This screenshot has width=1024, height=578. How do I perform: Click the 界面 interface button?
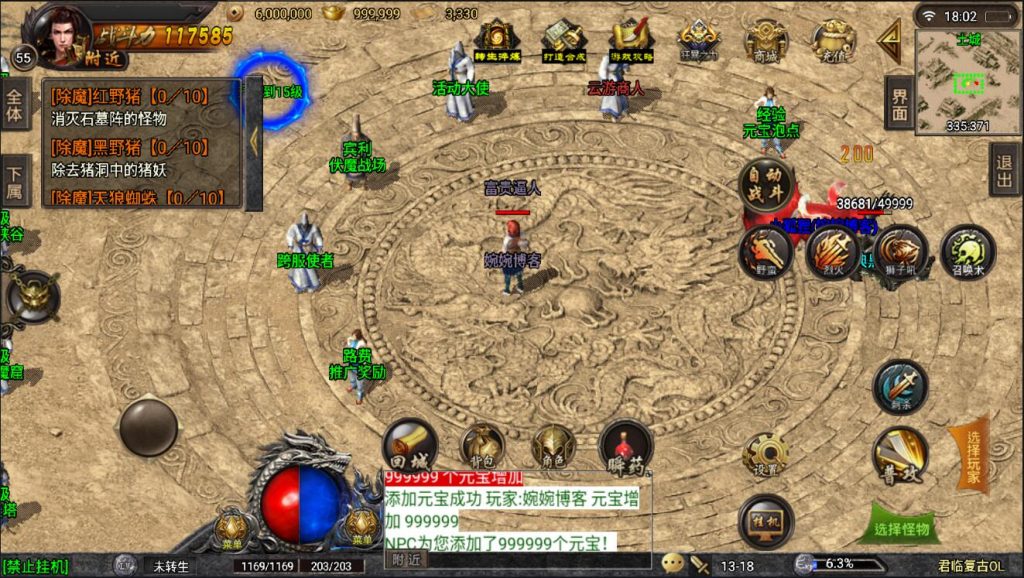click(x=900, y=102)
